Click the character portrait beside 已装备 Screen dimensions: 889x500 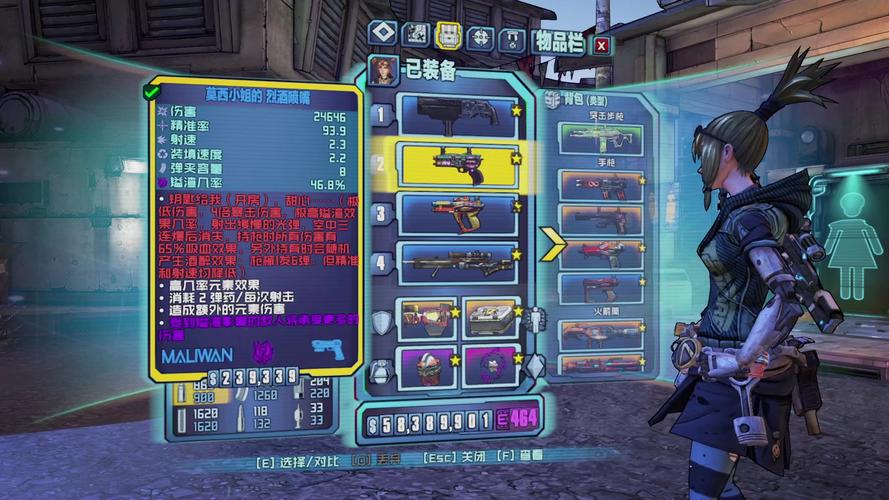[x=382, y=71]
